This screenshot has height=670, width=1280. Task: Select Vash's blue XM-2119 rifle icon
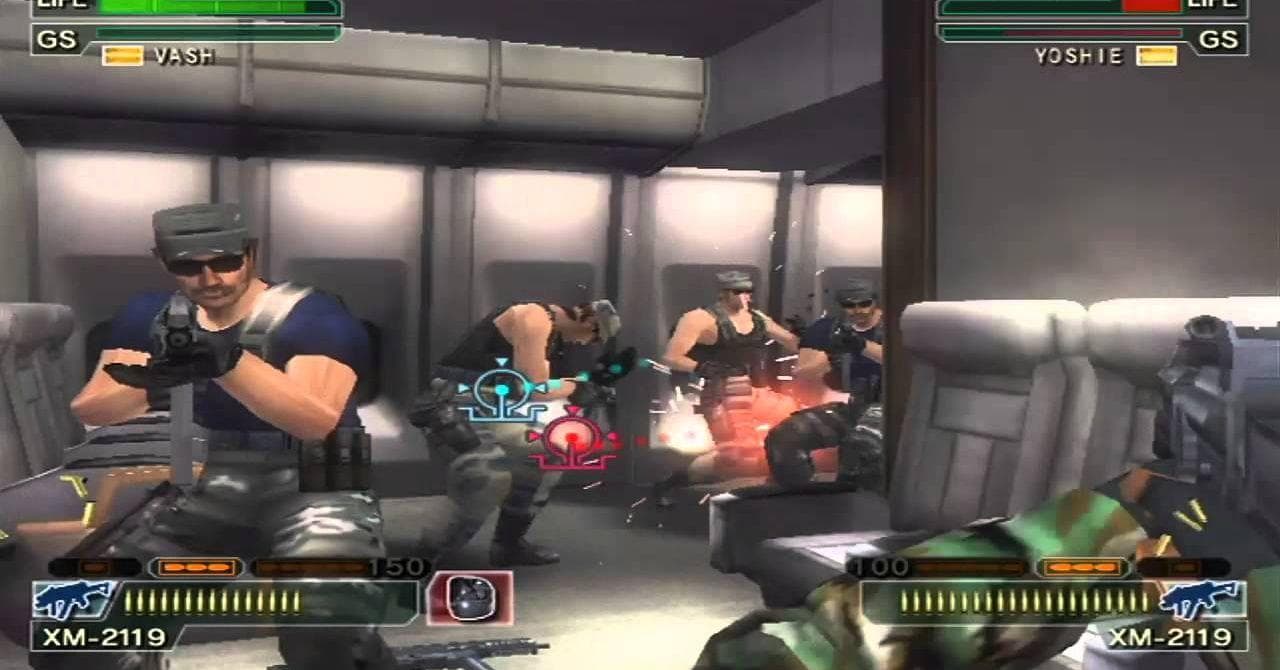[74, 600]
